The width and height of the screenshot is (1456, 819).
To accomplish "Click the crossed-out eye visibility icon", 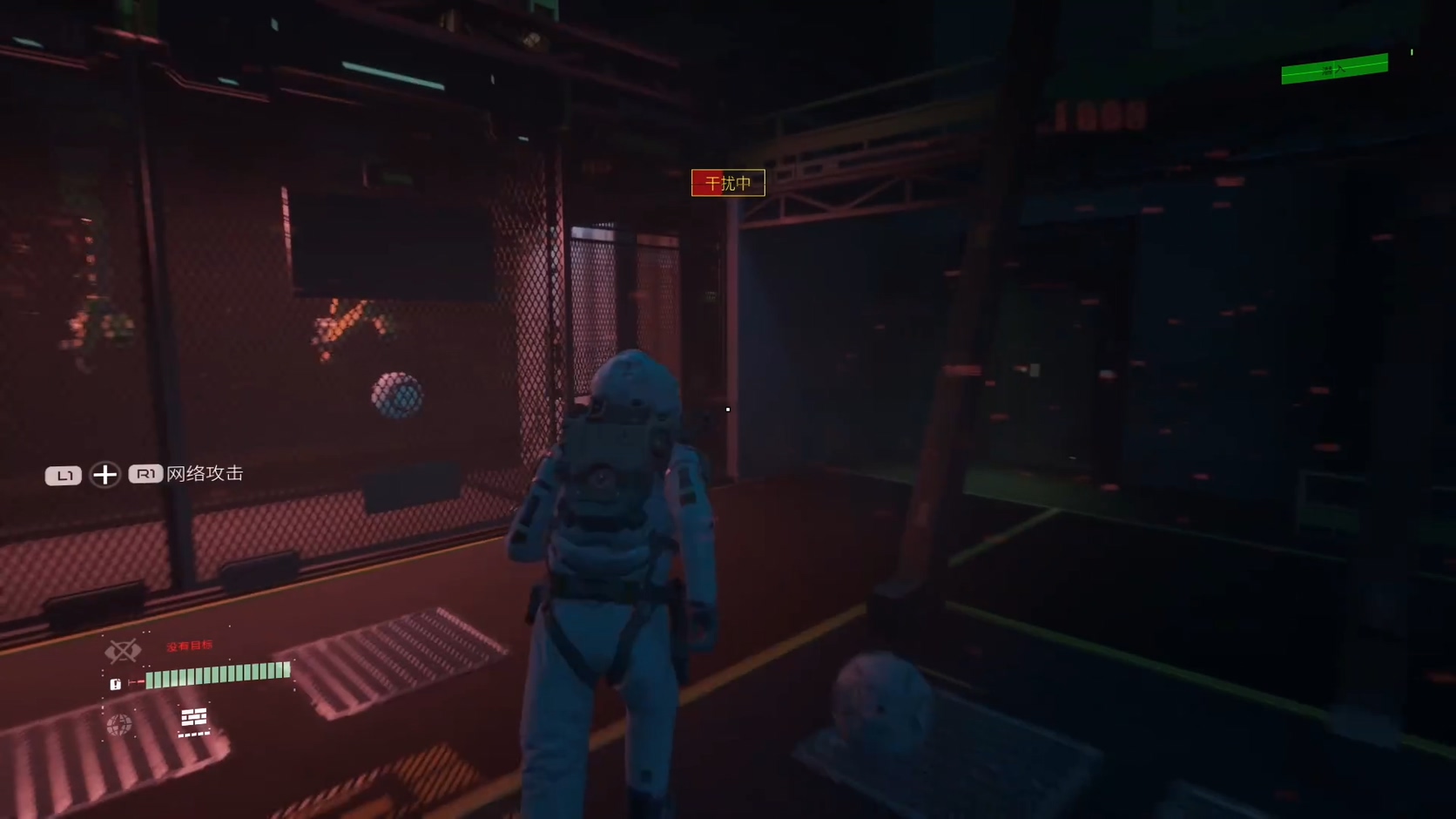I will pos(122,651).
